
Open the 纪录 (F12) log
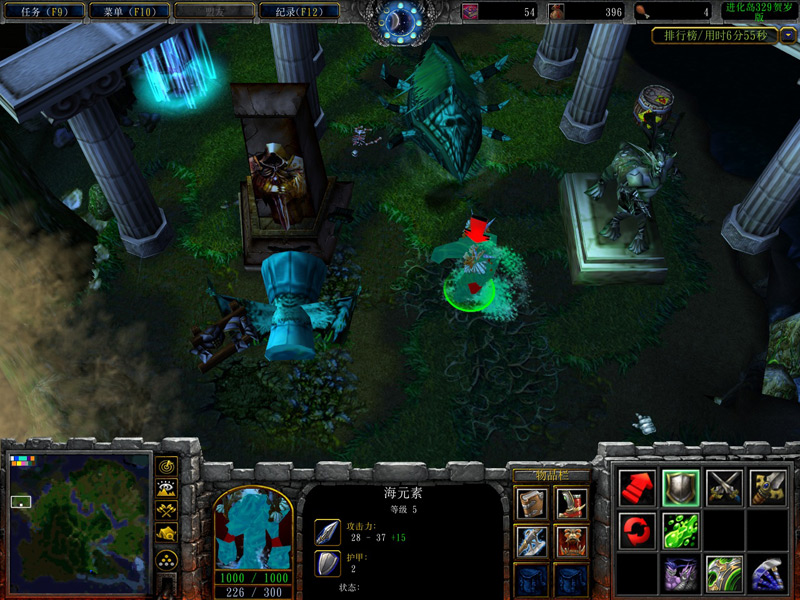coord(298,12)
